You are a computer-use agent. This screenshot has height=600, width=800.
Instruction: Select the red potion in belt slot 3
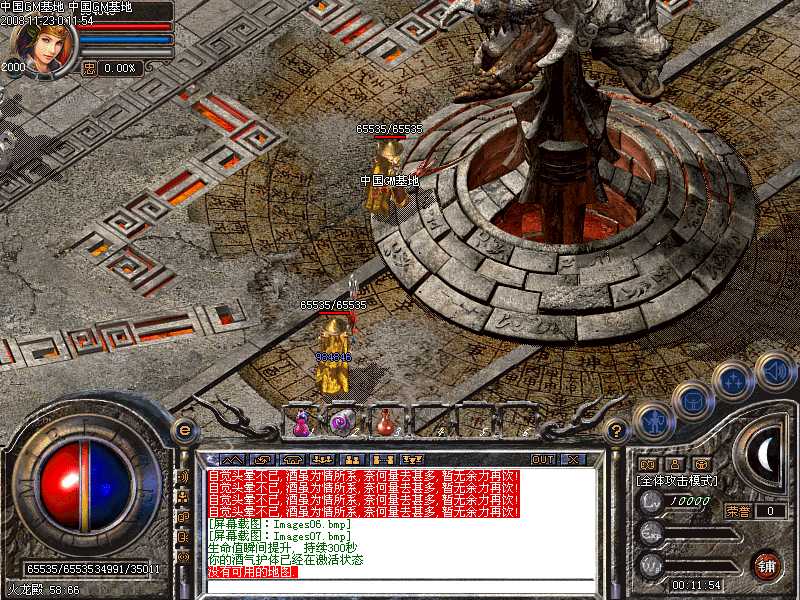tap(385, 422)
